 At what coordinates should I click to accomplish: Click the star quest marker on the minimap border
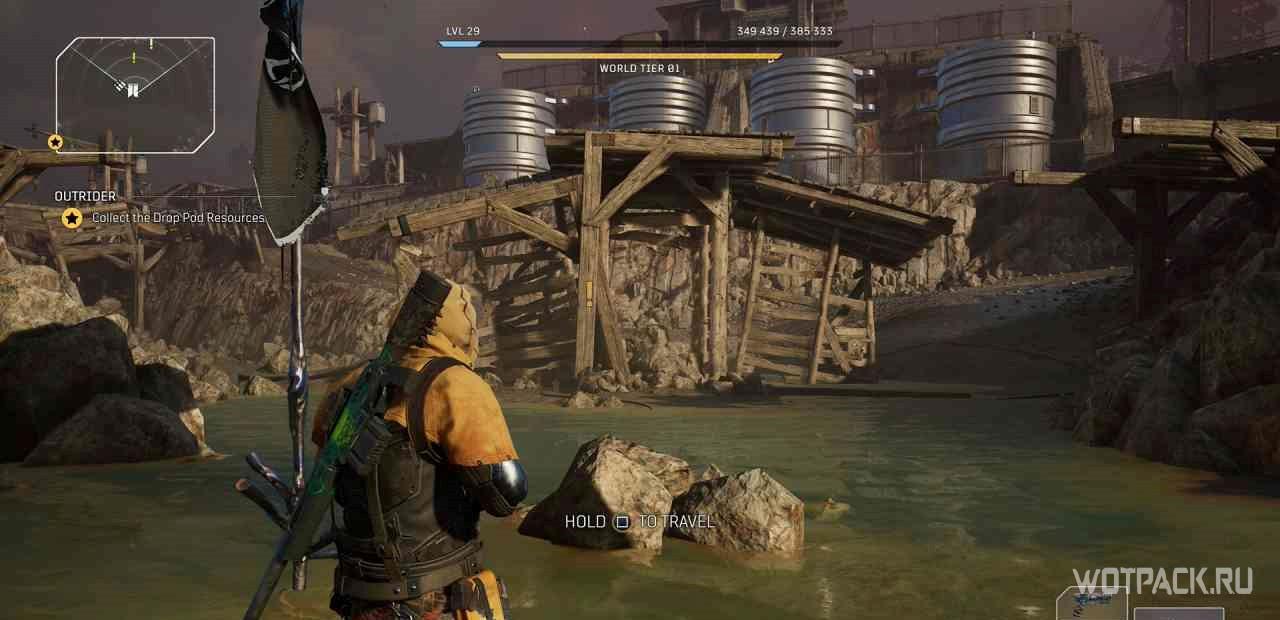55,142
